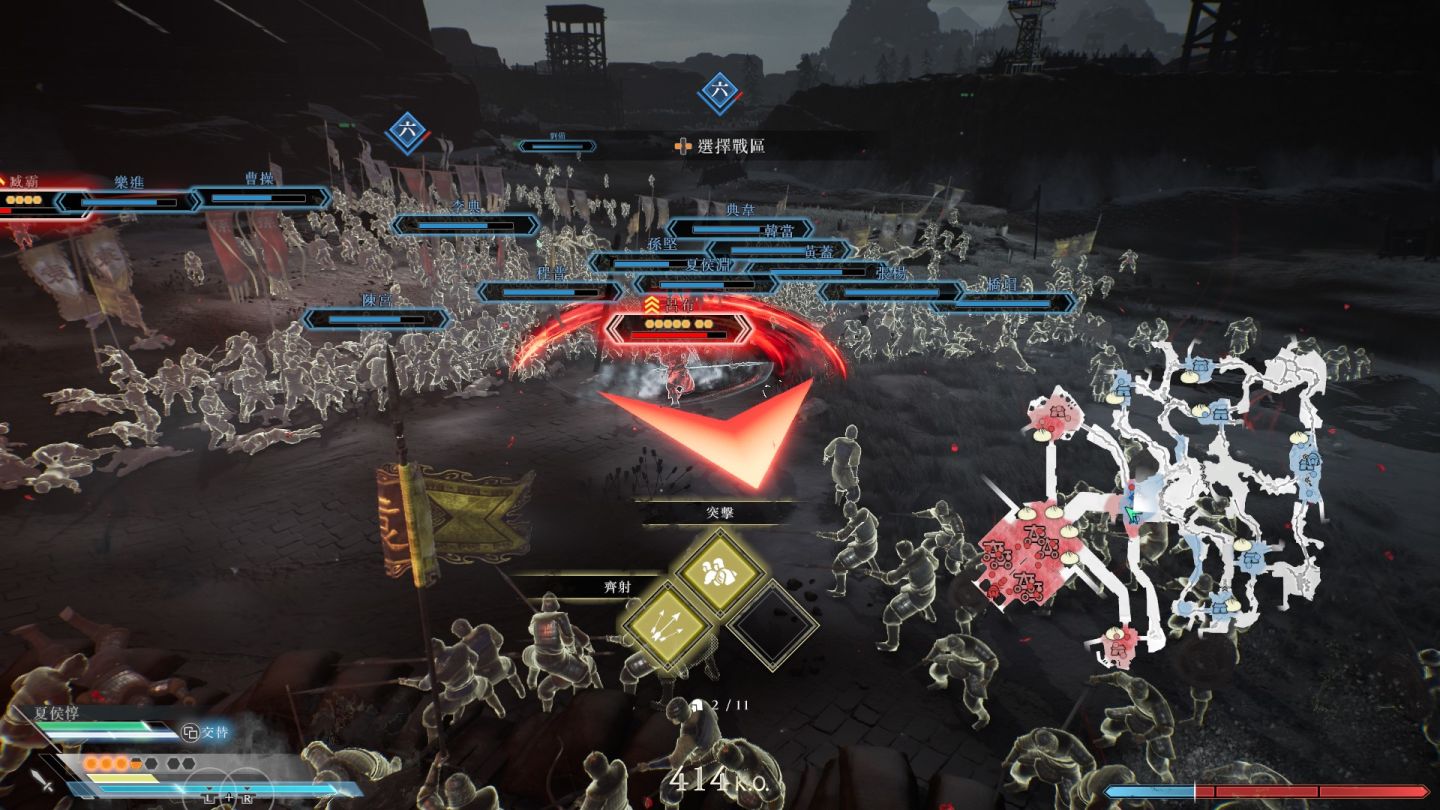Activate the 齊射 arrow volley tactic icon

(x=665, y=626)
